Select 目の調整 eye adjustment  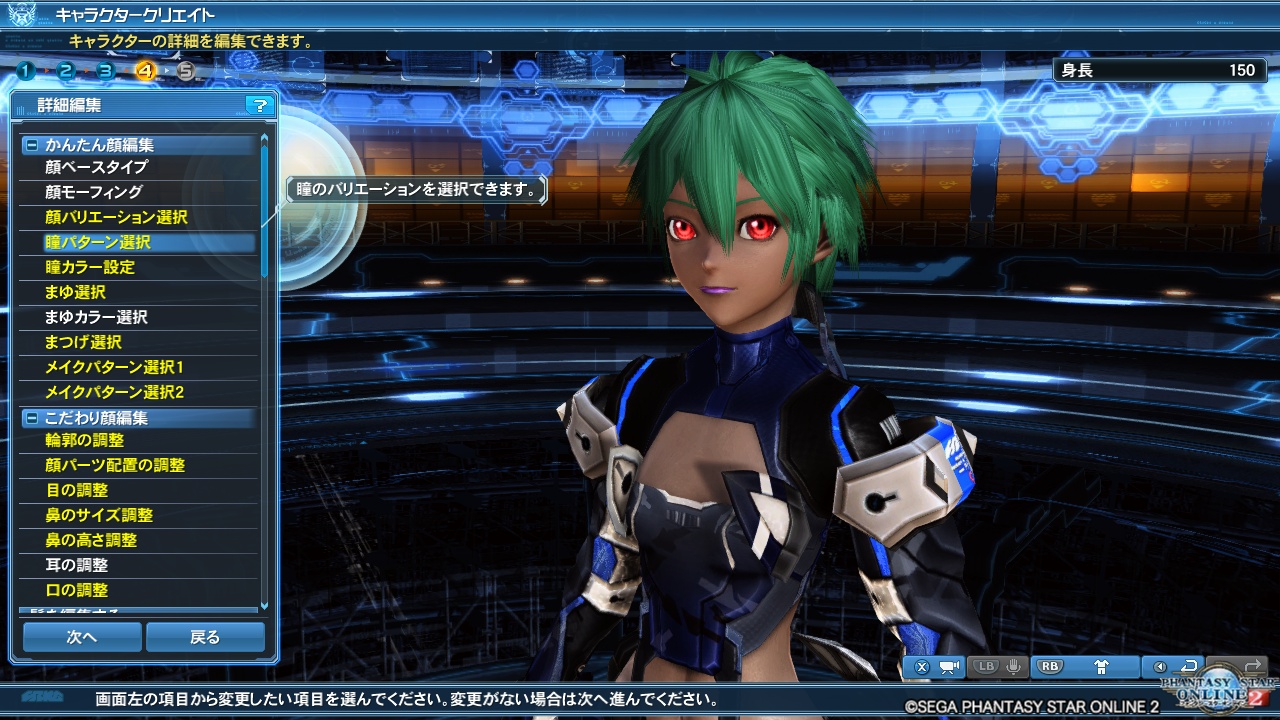[x=77, y=490]
